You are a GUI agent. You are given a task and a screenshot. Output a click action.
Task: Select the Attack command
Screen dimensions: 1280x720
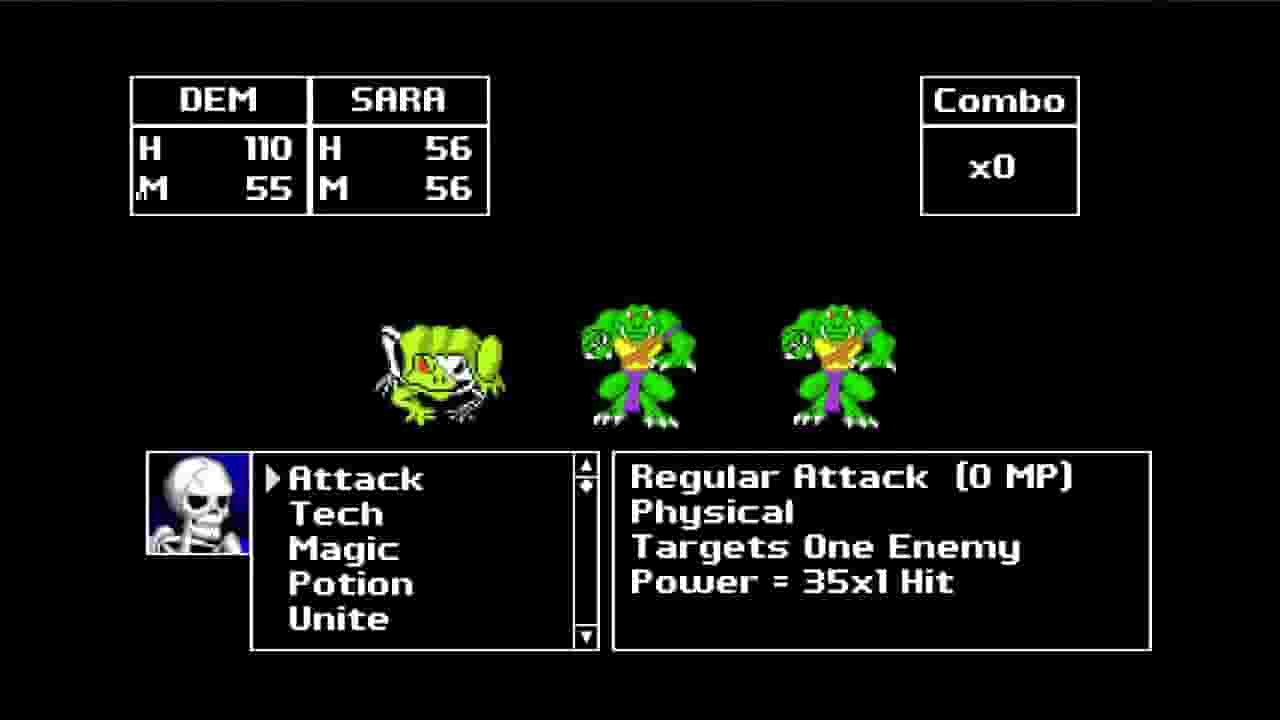[355, 479]
